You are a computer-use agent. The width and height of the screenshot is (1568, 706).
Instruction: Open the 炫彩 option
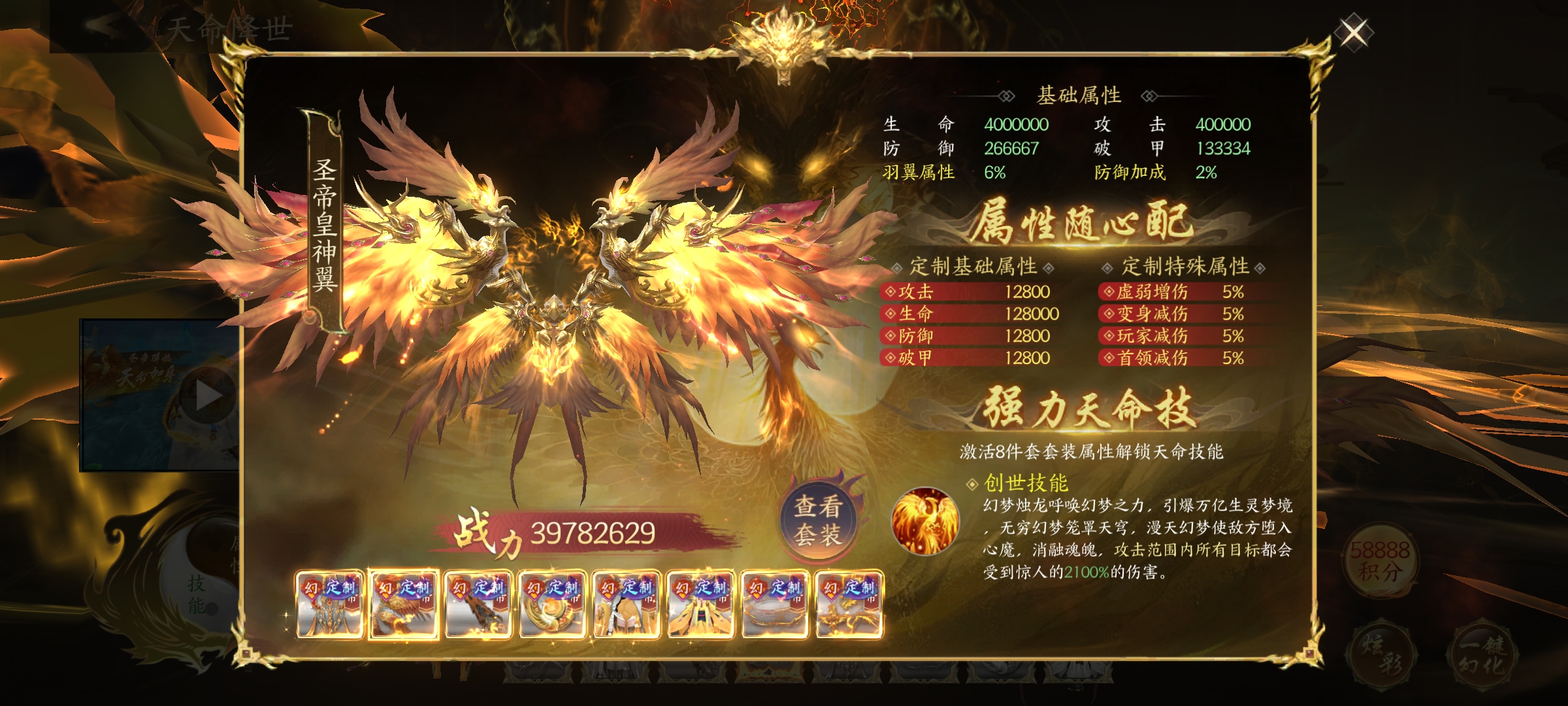(x=1380, y=656)
